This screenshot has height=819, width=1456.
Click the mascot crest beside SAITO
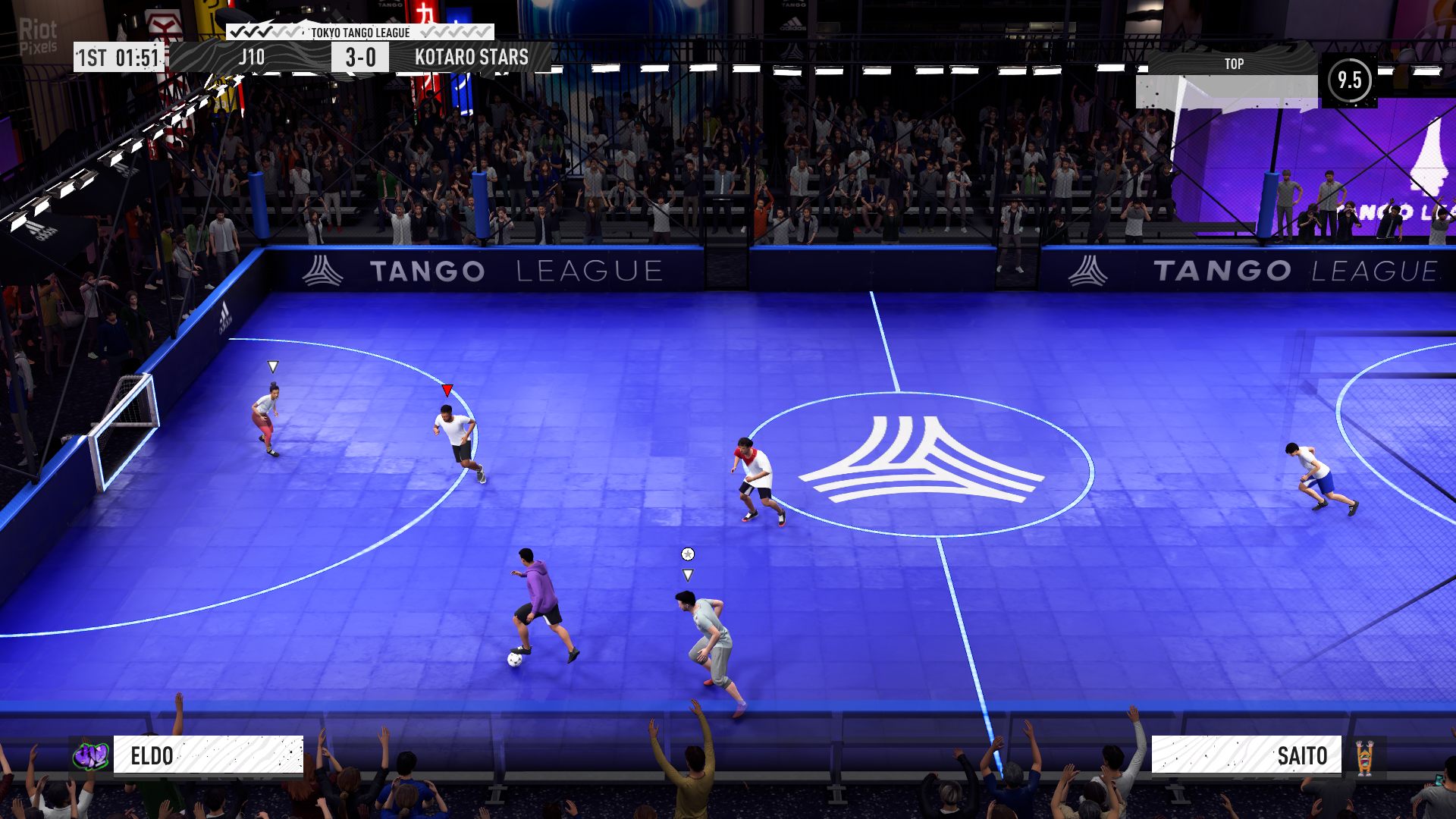1364,757
